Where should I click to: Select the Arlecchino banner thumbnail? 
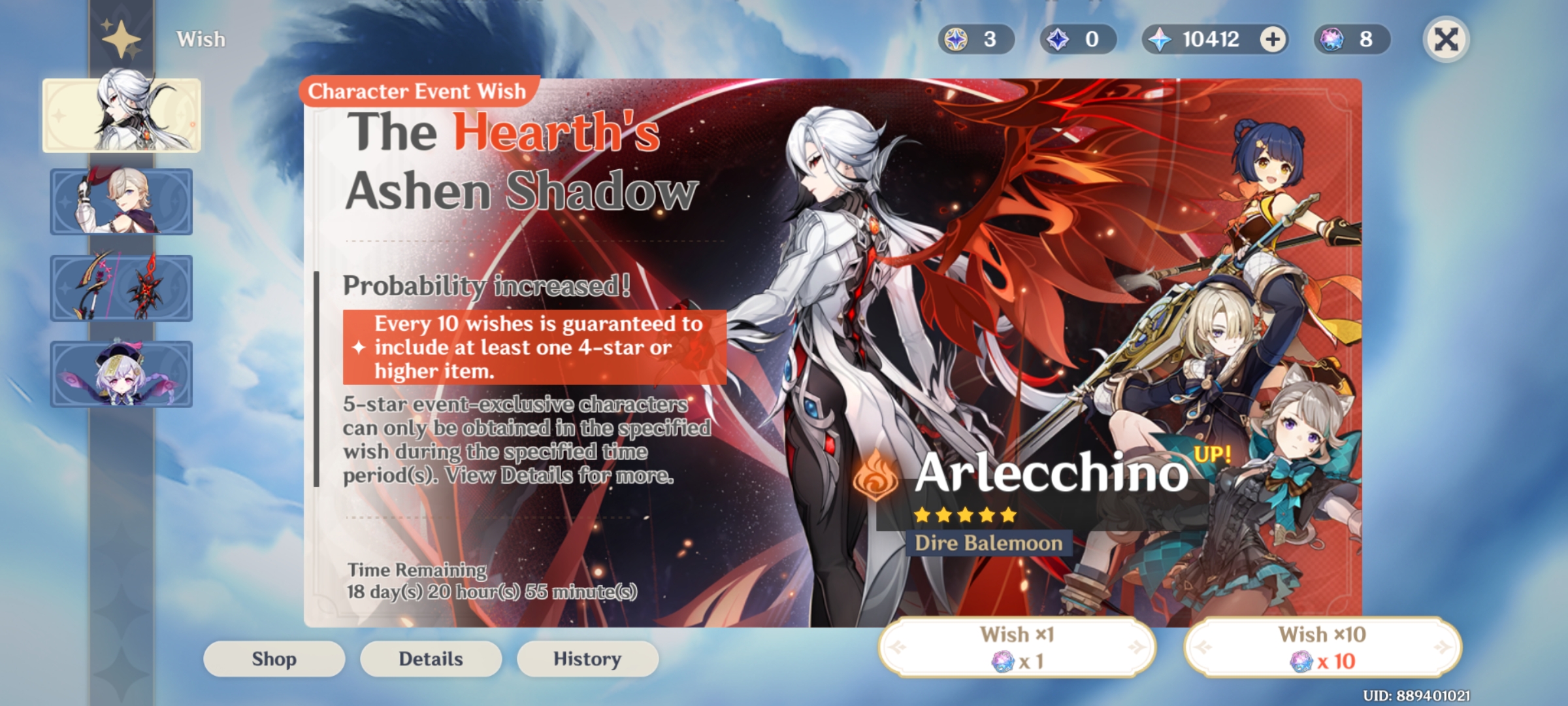(121, 115)
